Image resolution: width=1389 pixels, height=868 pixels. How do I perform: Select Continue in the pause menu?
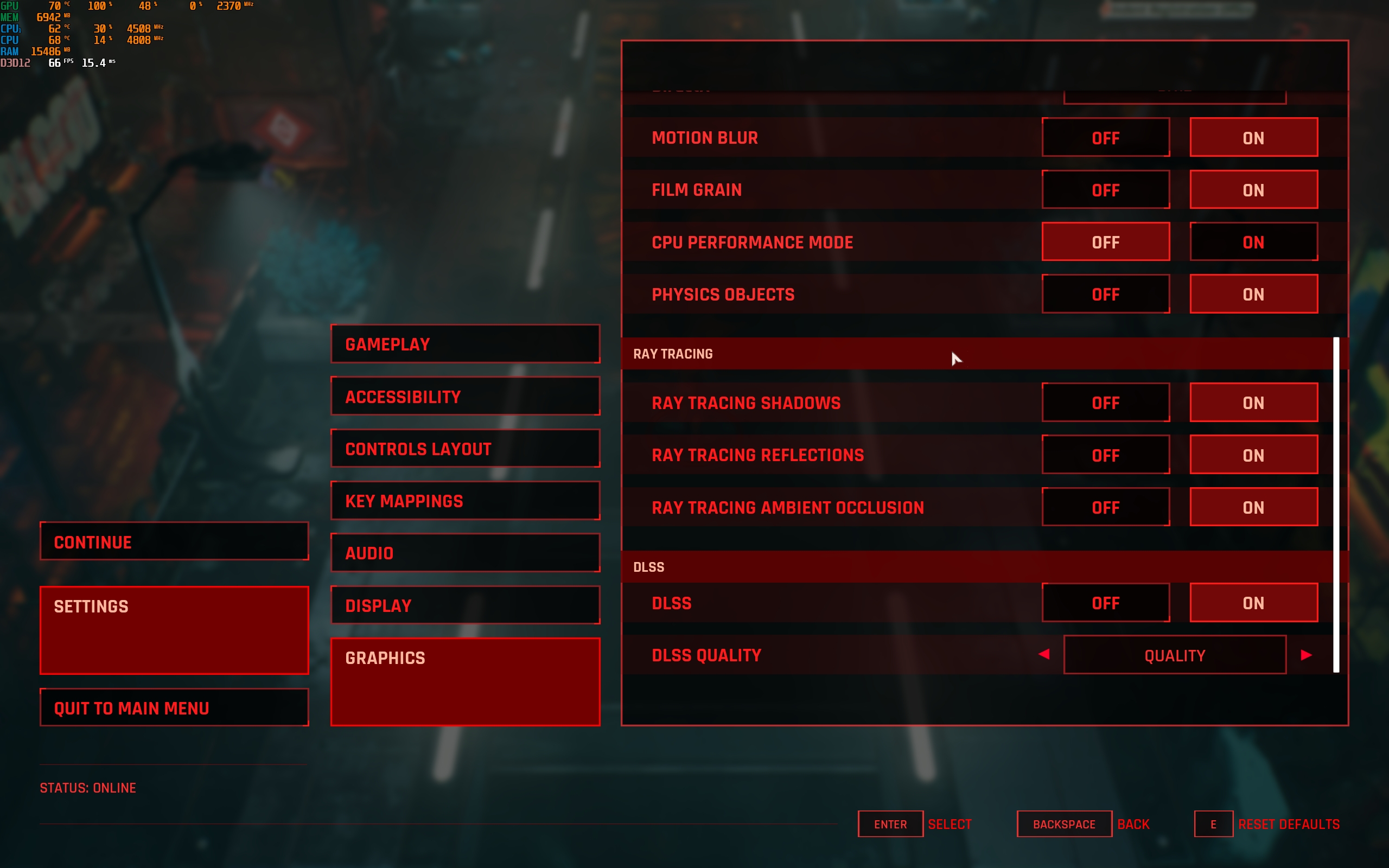(174, 541)
